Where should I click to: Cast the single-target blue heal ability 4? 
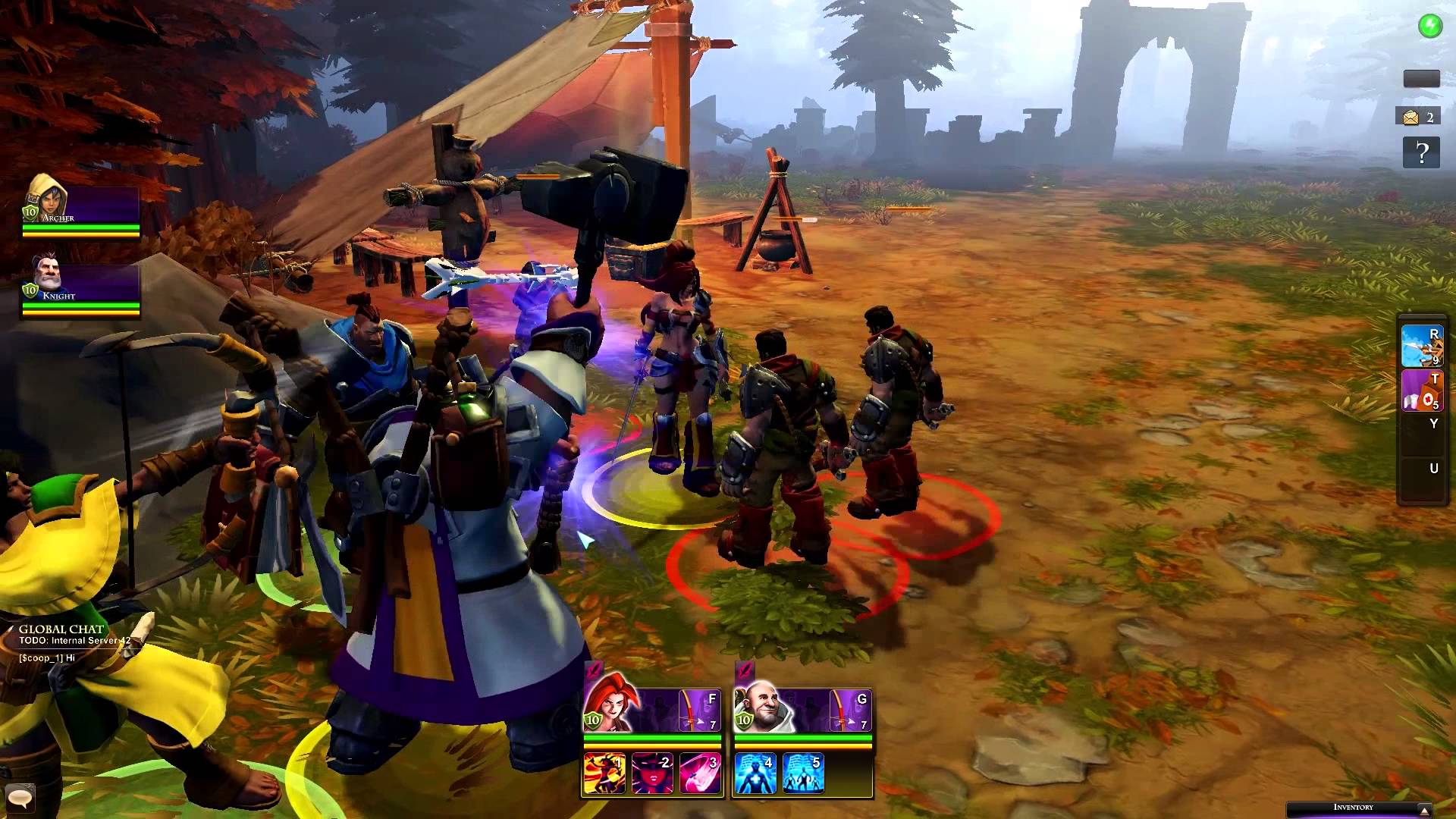755,773
